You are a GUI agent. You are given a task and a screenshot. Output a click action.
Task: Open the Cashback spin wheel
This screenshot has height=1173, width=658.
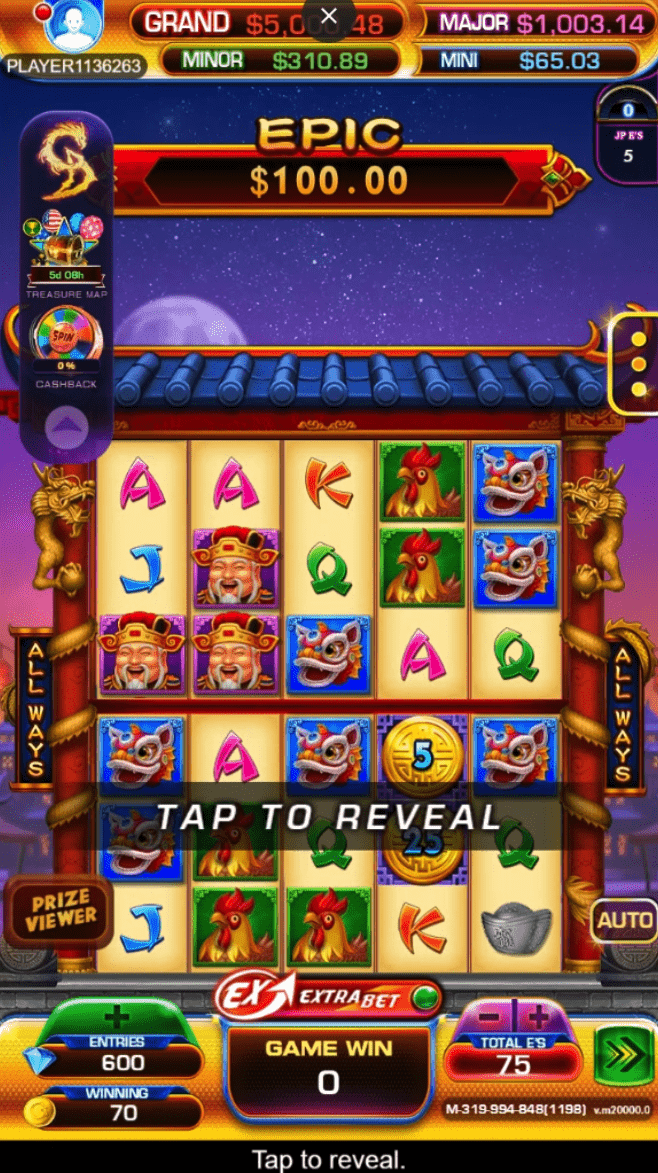(x=67, y=340)
